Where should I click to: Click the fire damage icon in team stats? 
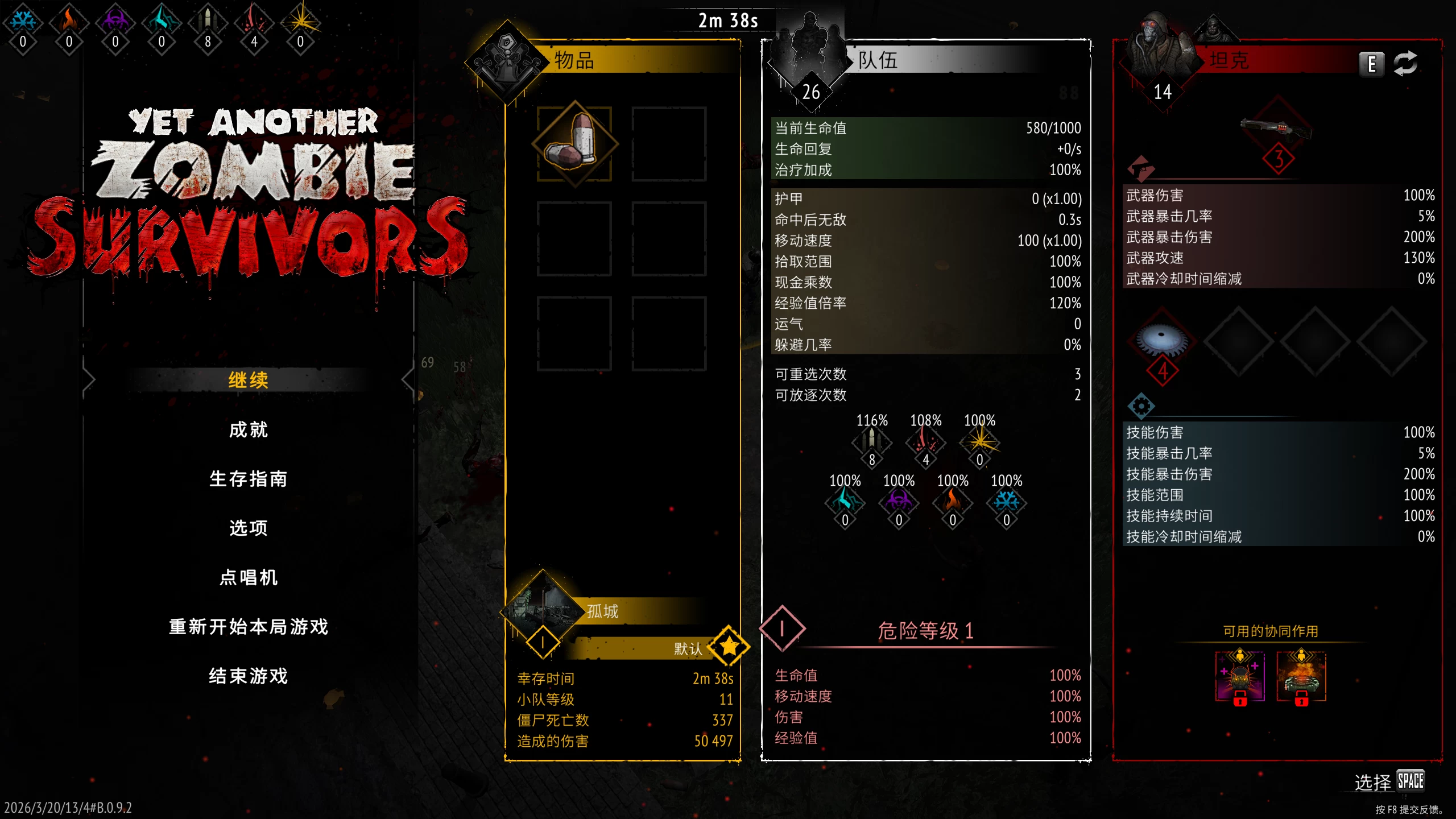click(953, 503)
